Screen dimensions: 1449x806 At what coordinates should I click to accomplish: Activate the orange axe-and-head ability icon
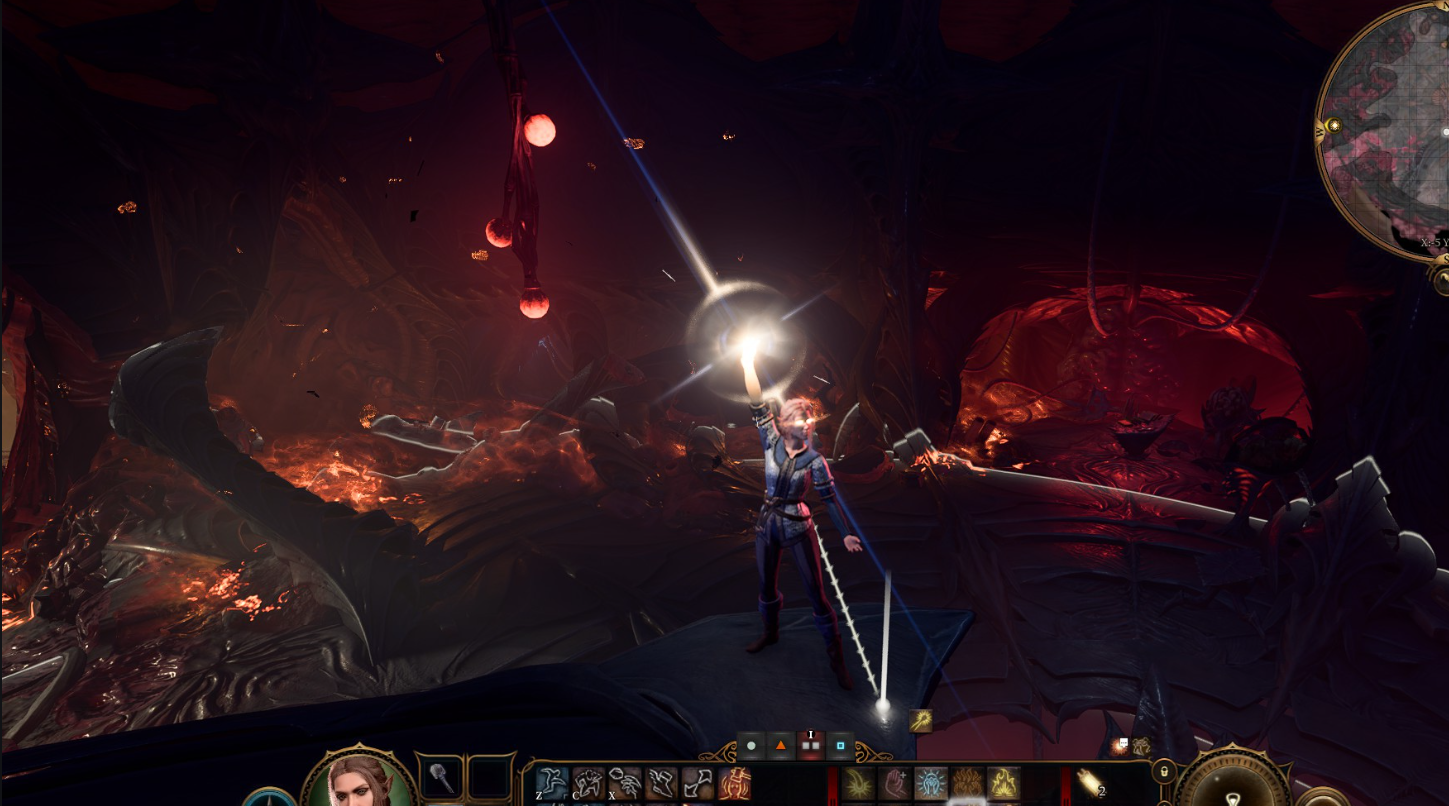pos(735,783)
